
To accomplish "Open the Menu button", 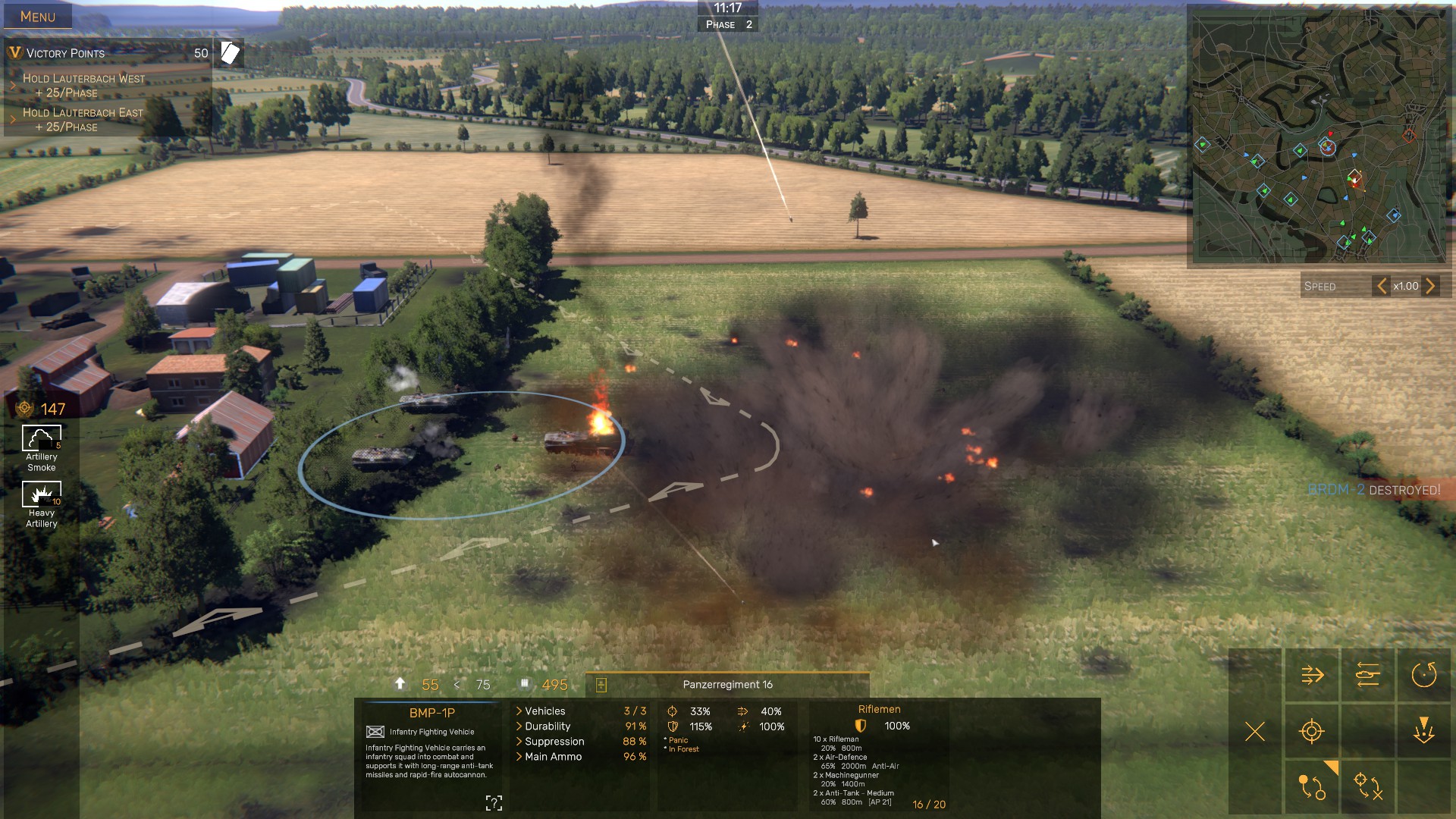I will coord(37,17).
